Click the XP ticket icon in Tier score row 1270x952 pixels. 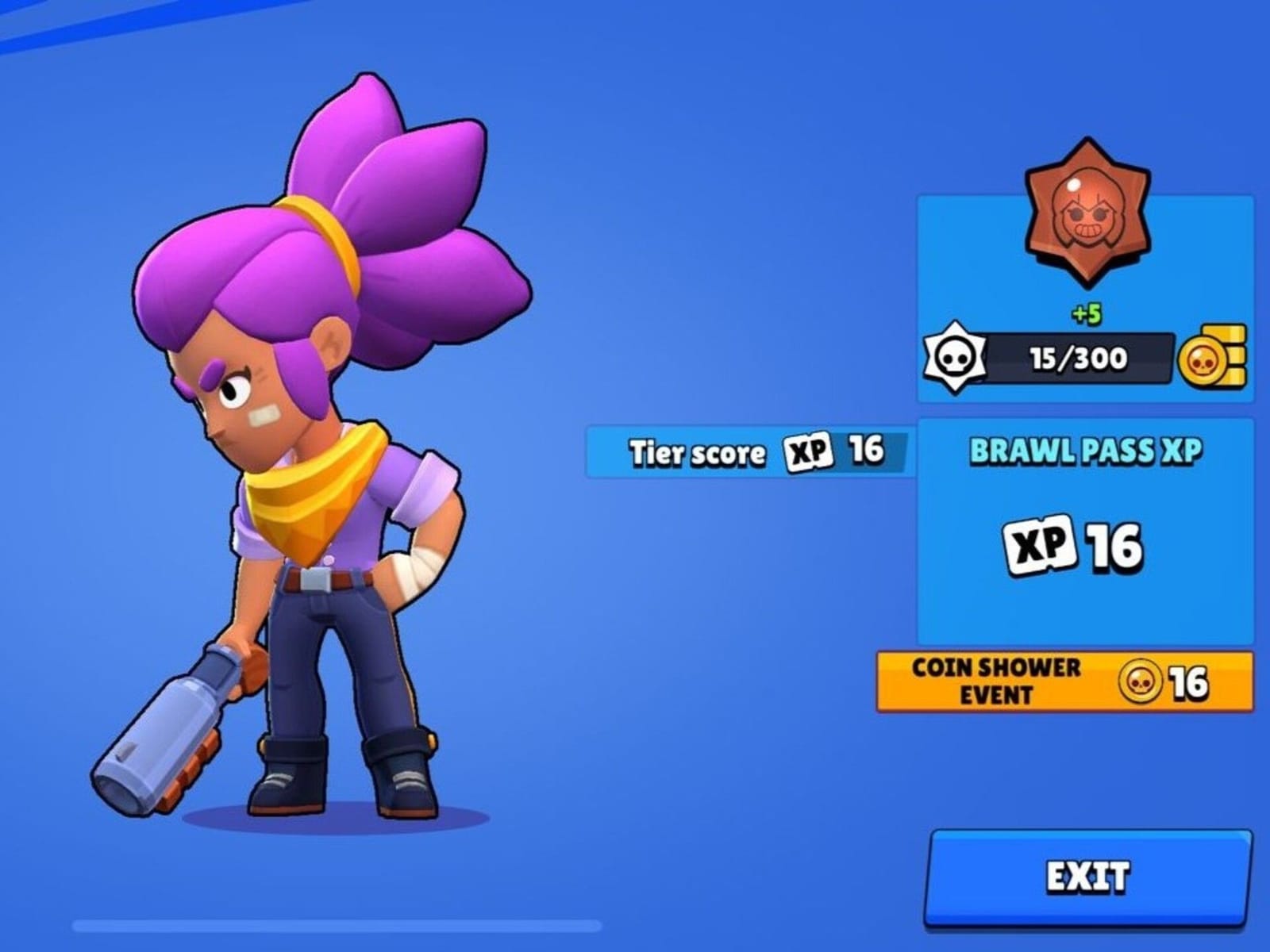coord(806,451)
